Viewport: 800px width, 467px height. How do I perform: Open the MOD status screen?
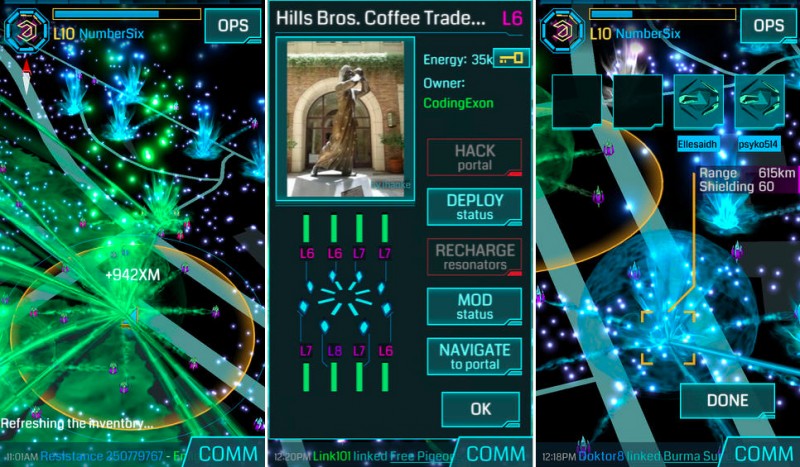click(x=474, y=307)
